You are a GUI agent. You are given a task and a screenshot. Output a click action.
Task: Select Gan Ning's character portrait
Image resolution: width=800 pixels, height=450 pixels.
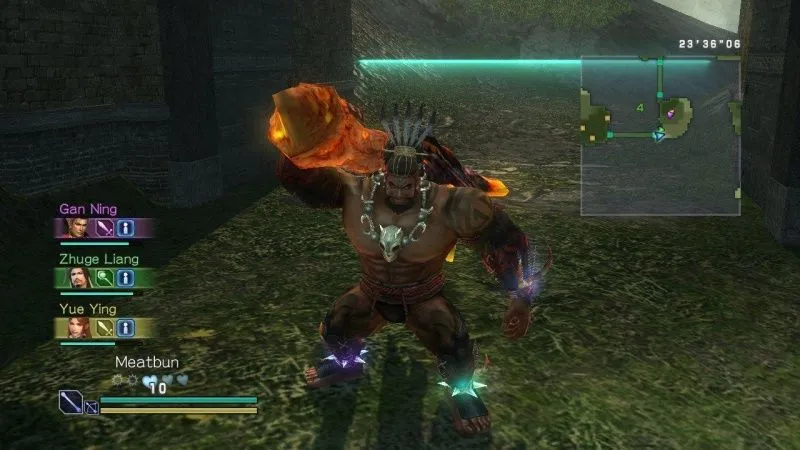coord(77,228)
